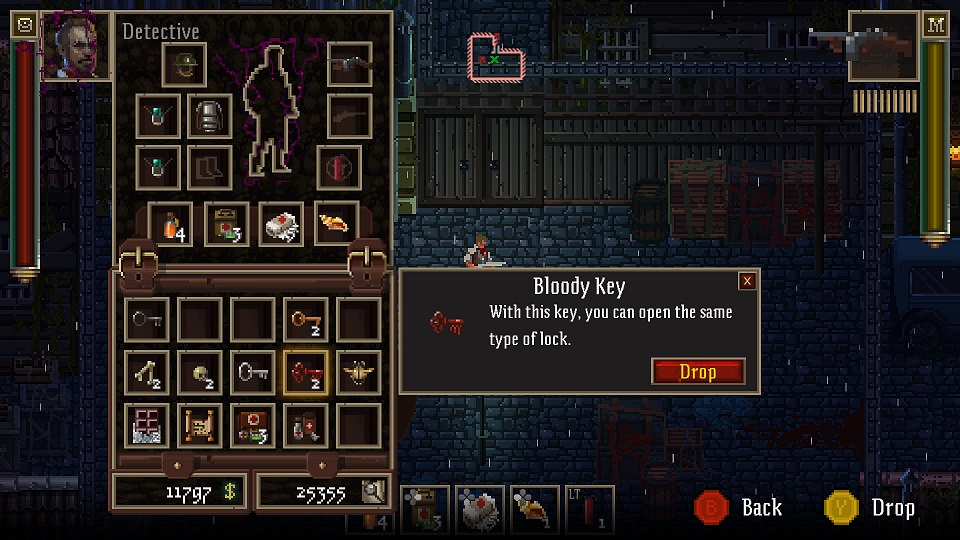Close the Bloody Key tooltip

[747, 281]
